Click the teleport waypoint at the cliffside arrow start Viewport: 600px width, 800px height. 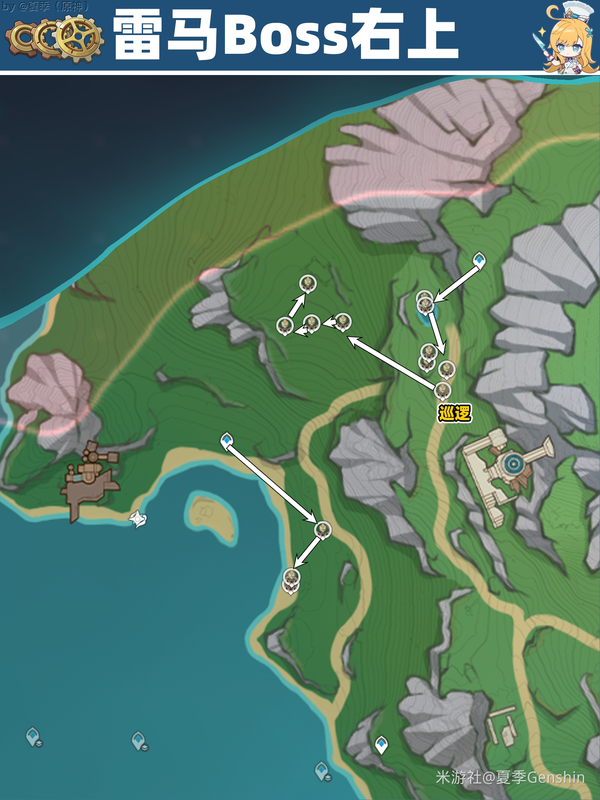pyautogui.click(x=479, y=260)
